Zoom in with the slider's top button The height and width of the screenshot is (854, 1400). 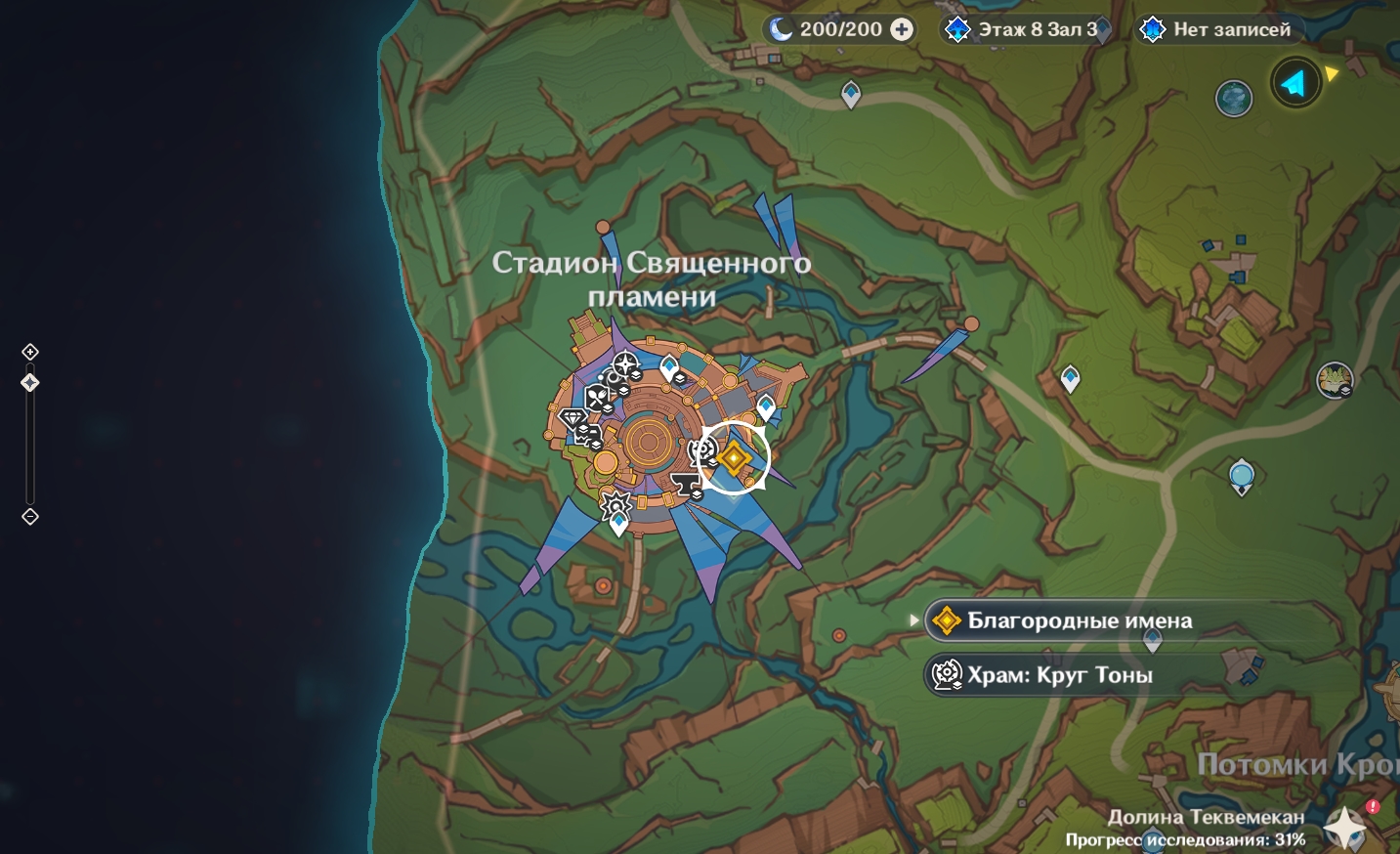click(x=30, y=352)
